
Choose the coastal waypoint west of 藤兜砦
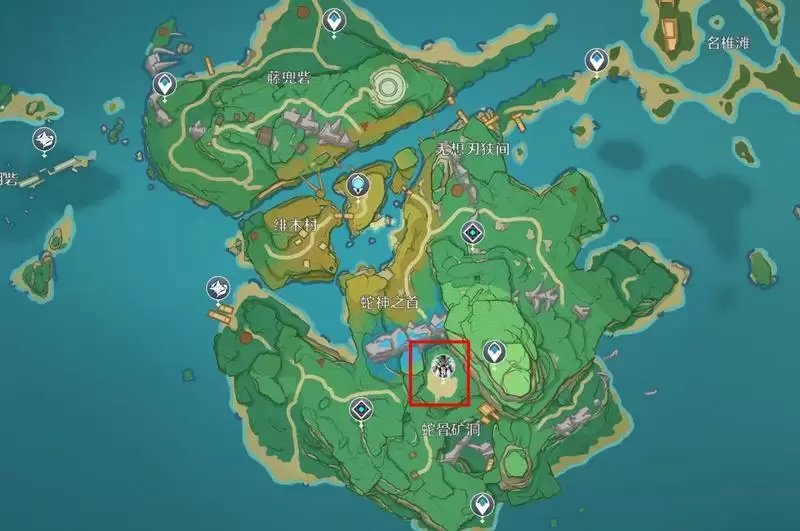(164, 86)
